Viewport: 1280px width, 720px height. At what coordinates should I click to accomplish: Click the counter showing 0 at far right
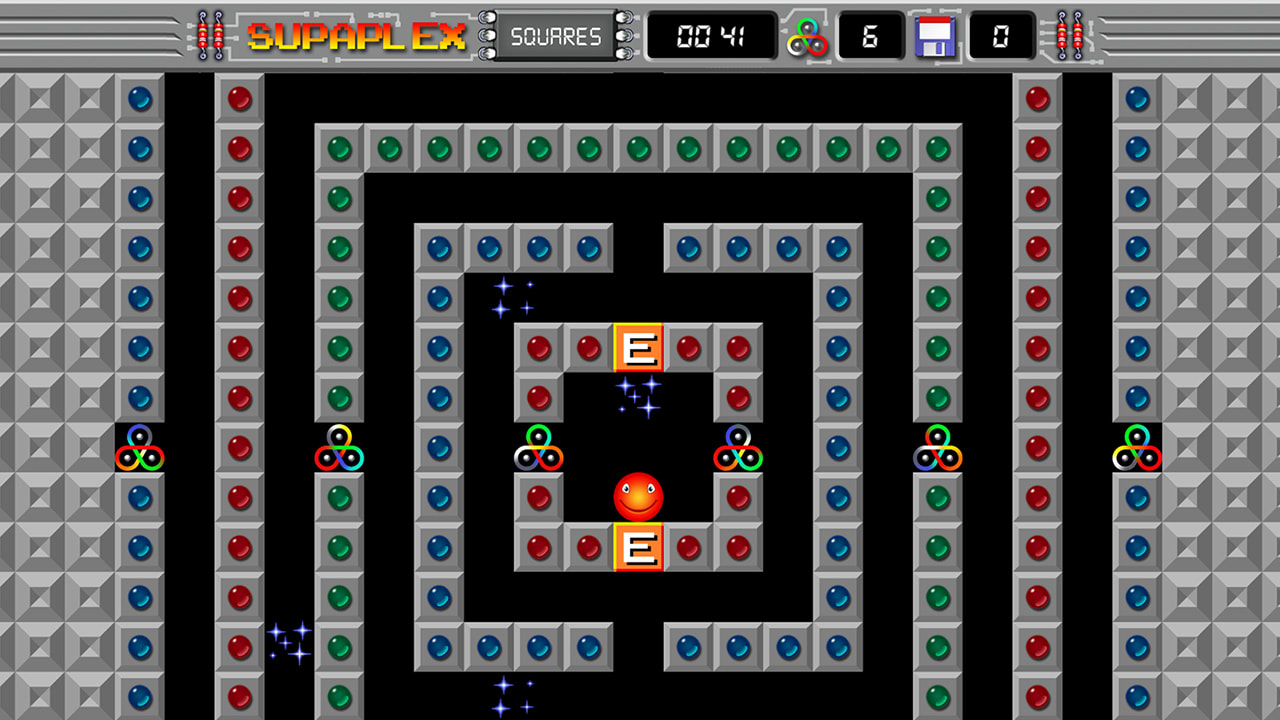click(1001, 36)
